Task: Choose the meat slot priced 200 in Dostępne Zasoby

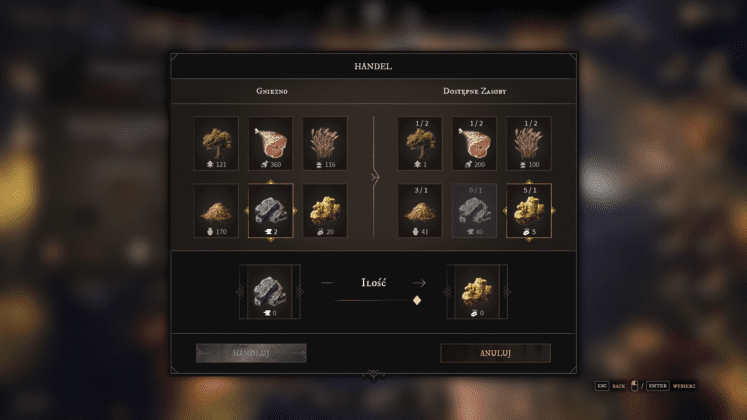Action: pyautogui.click(x=474, y=143)
